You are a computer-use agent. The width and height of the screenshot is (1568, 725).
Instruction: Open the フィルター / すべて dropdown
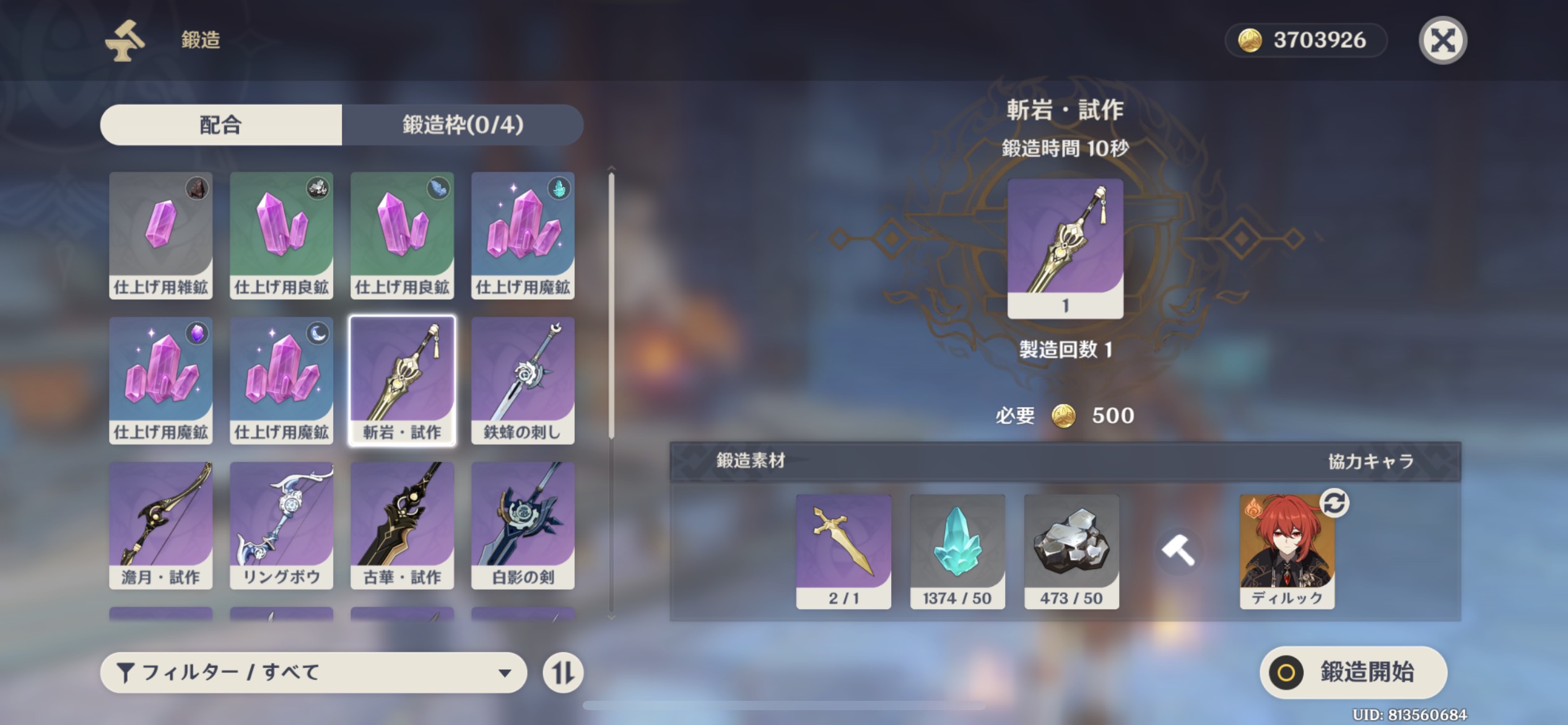313,672
